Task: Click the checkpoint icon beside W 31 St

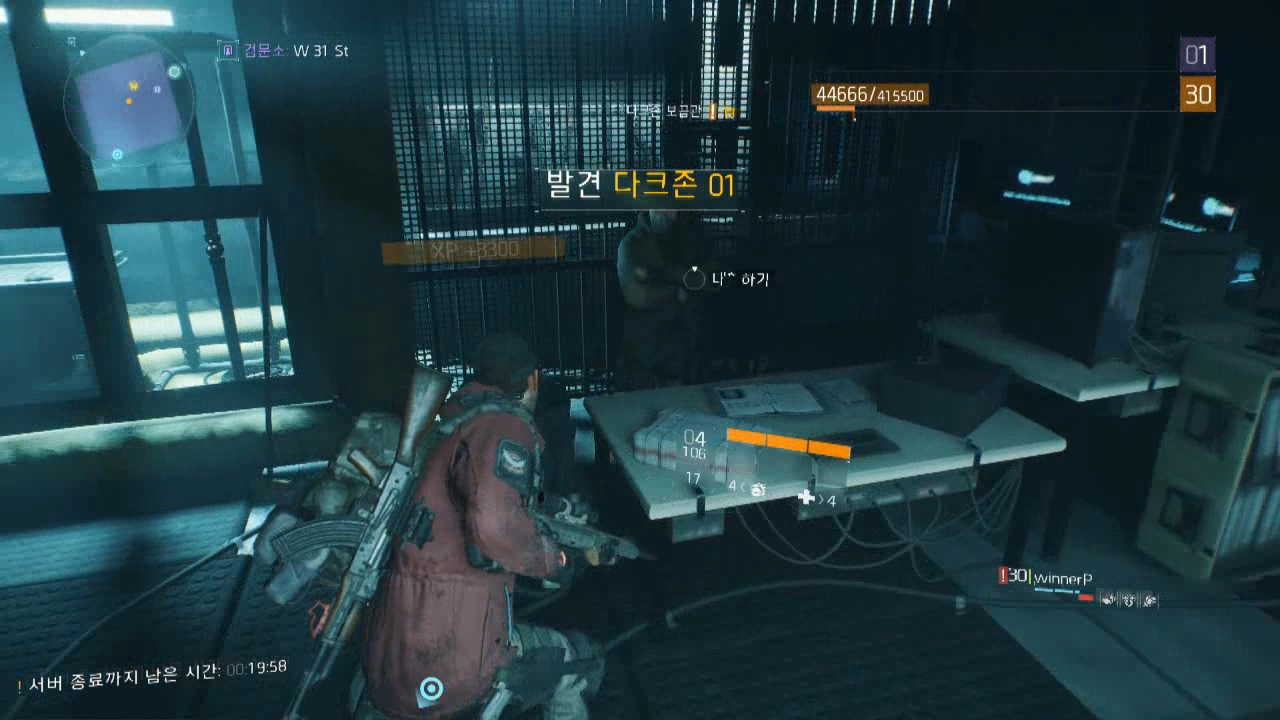Action: 228,50
